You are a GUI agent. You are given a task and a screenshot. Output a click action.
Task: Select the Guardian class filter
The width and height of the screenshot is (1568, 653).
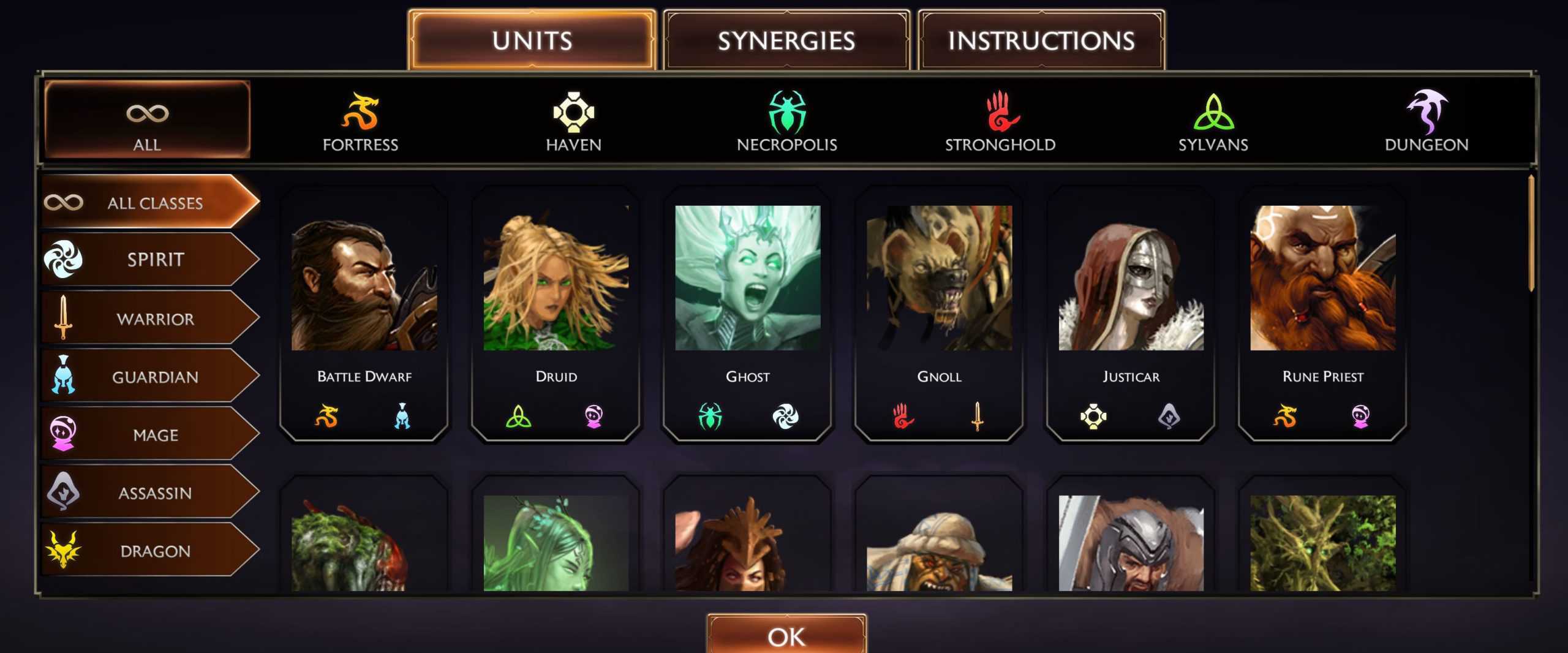pos(150,377)
